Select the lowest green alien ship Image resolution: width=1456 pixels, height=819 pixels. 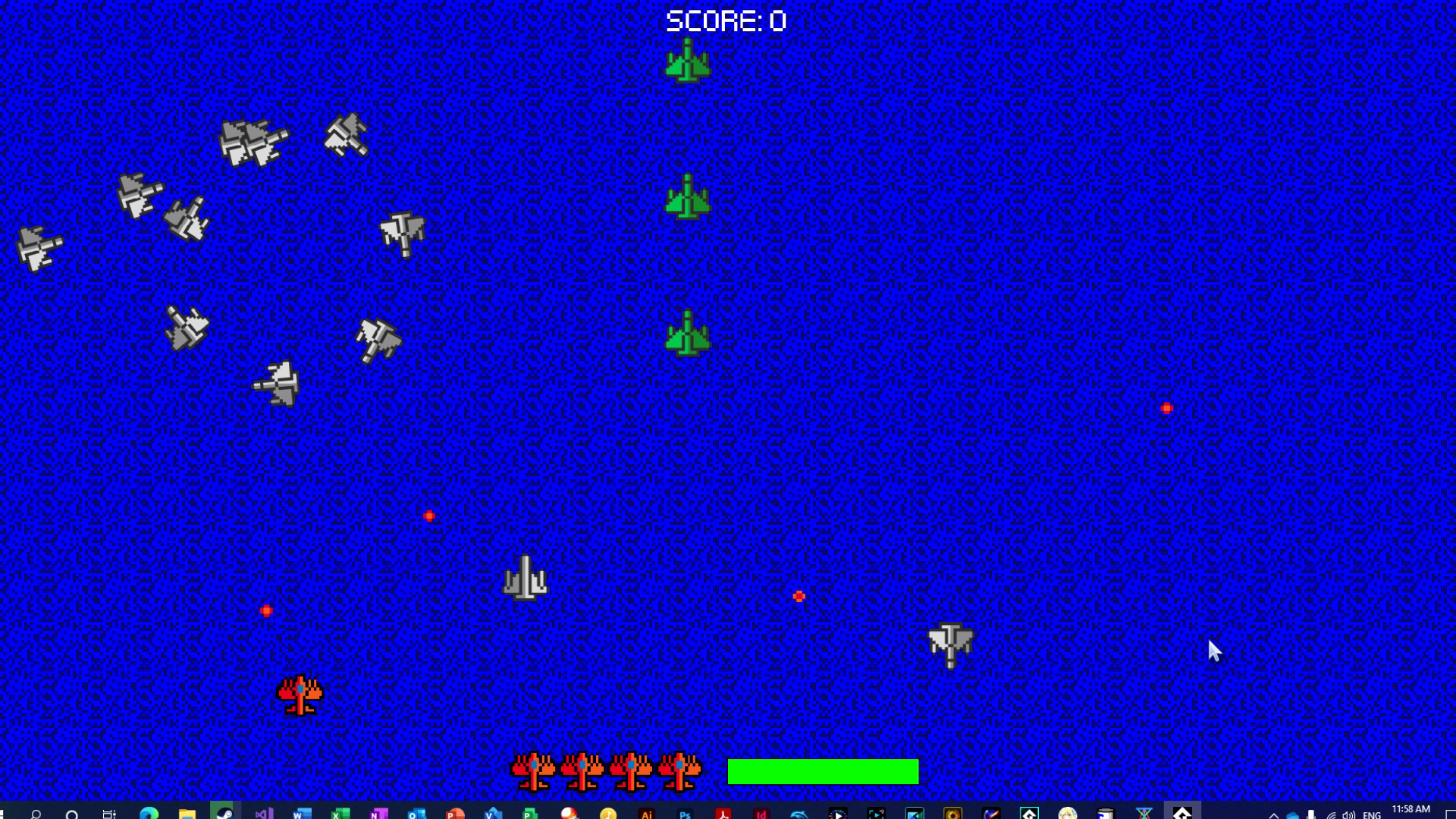[689, 332]
